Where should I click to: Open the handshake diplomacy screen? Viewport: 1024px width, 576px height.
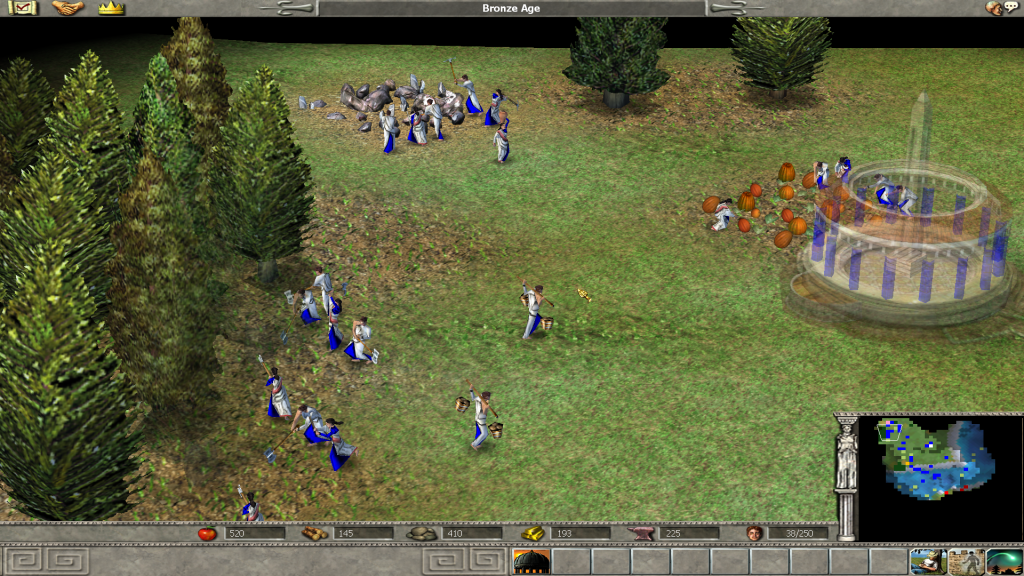68,9
